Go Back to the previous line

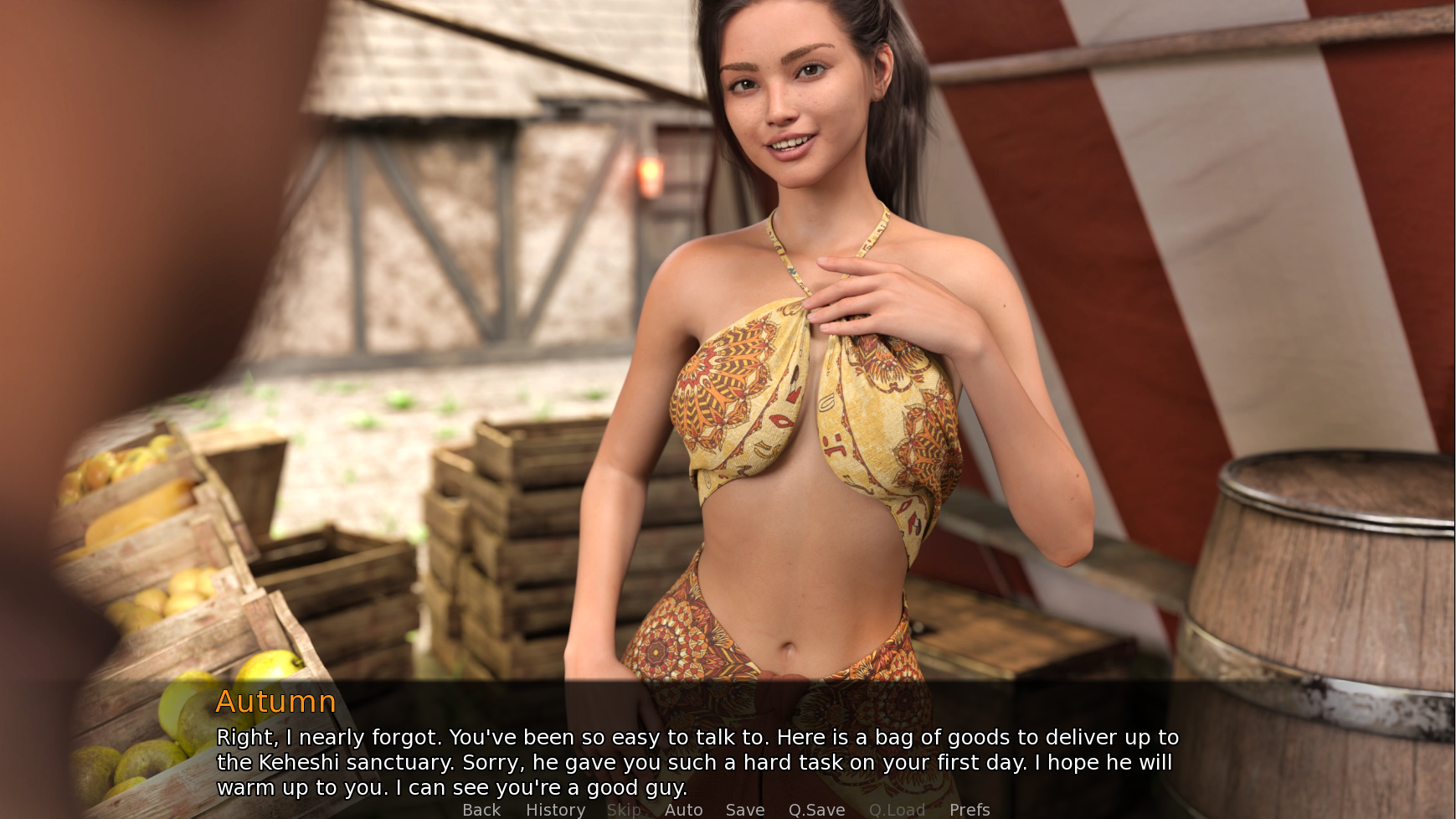[481, 809]
